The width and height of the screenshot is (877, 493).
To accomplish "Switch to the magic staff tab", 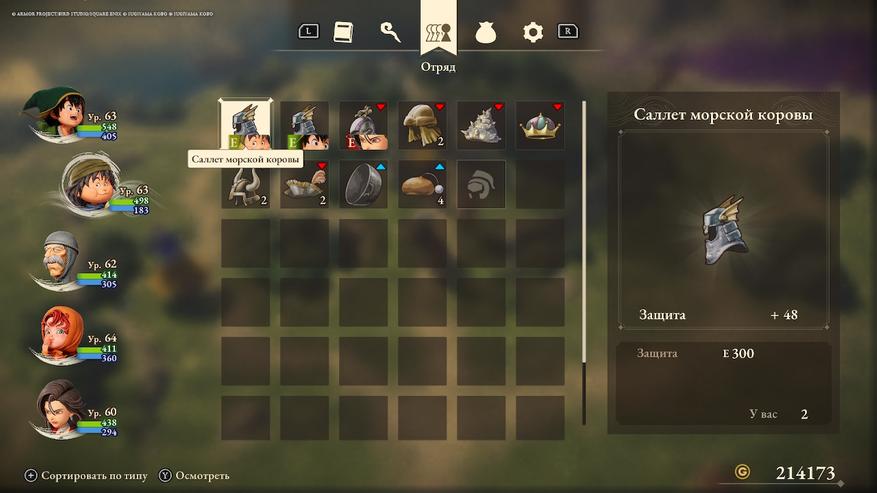I will [x=391, y=31].
